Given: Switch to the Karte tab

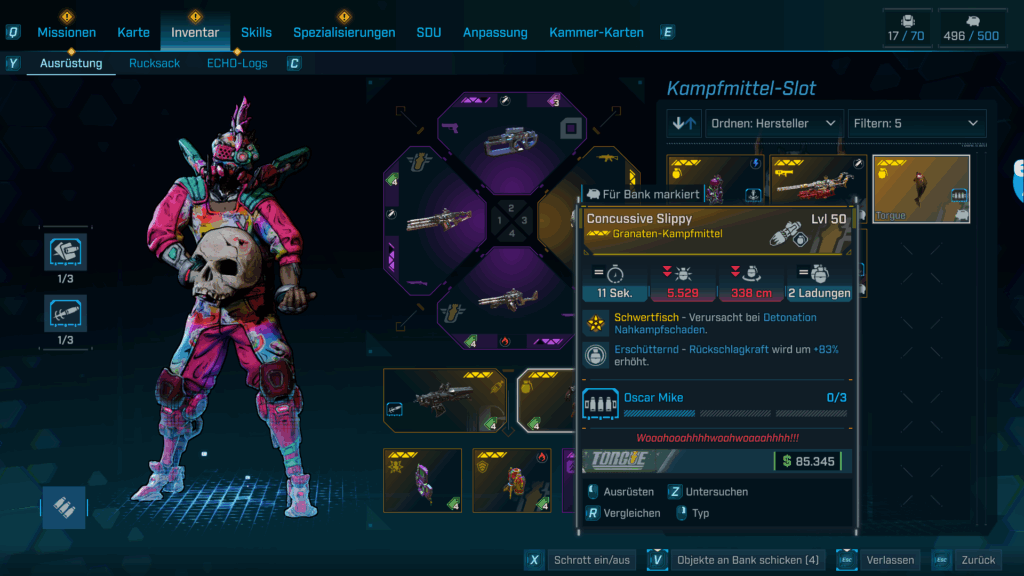Looking at the screenshot, I should pos(133,32).
